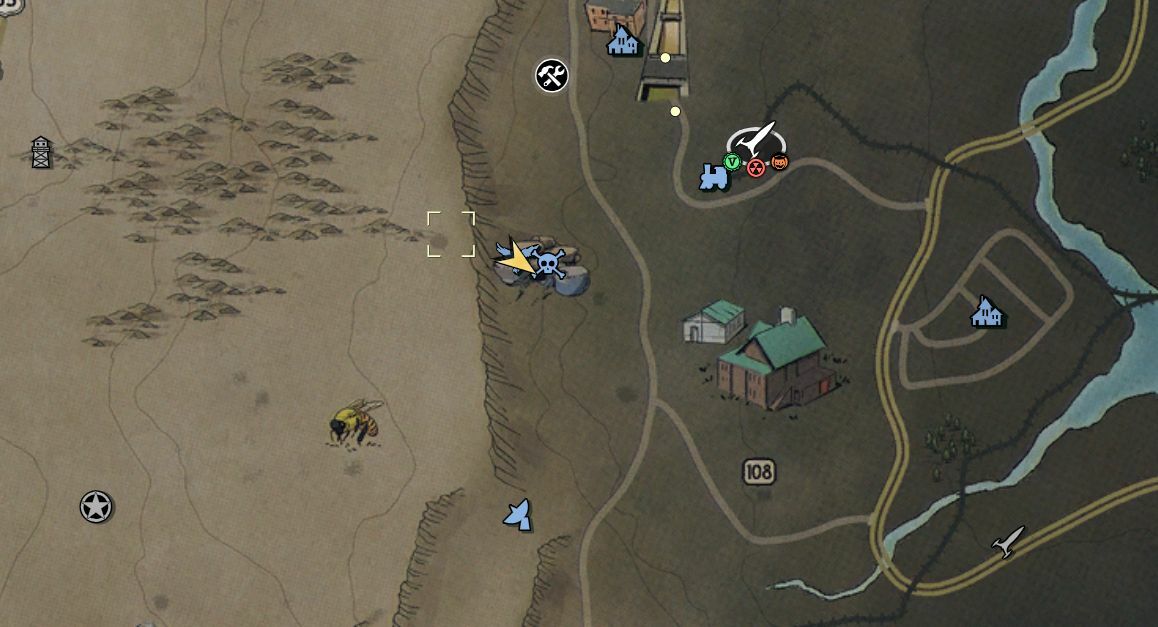
Task: Click the red radiation trefoil icon
Action: pos(756,167)
